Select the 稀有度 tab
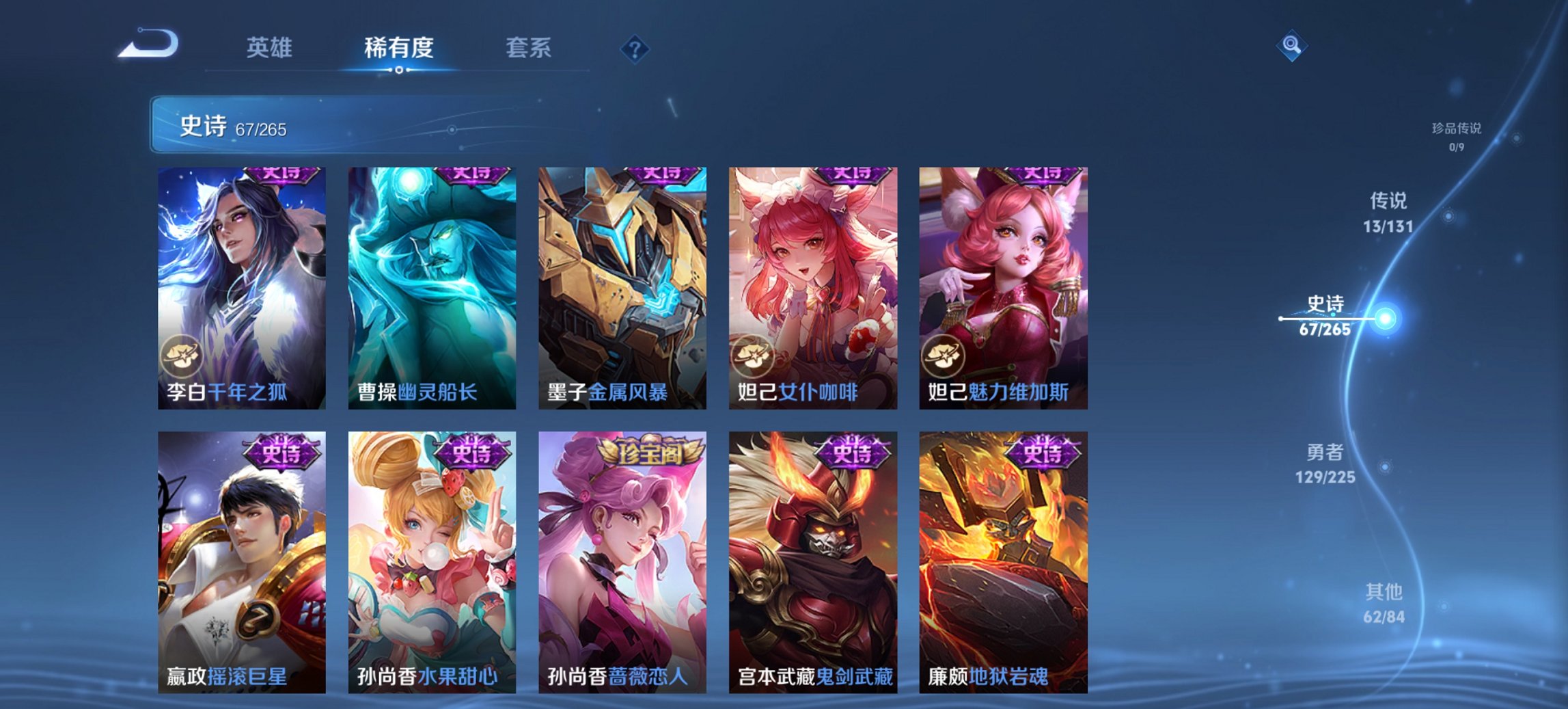1568x709 pixels. (400, 48)
